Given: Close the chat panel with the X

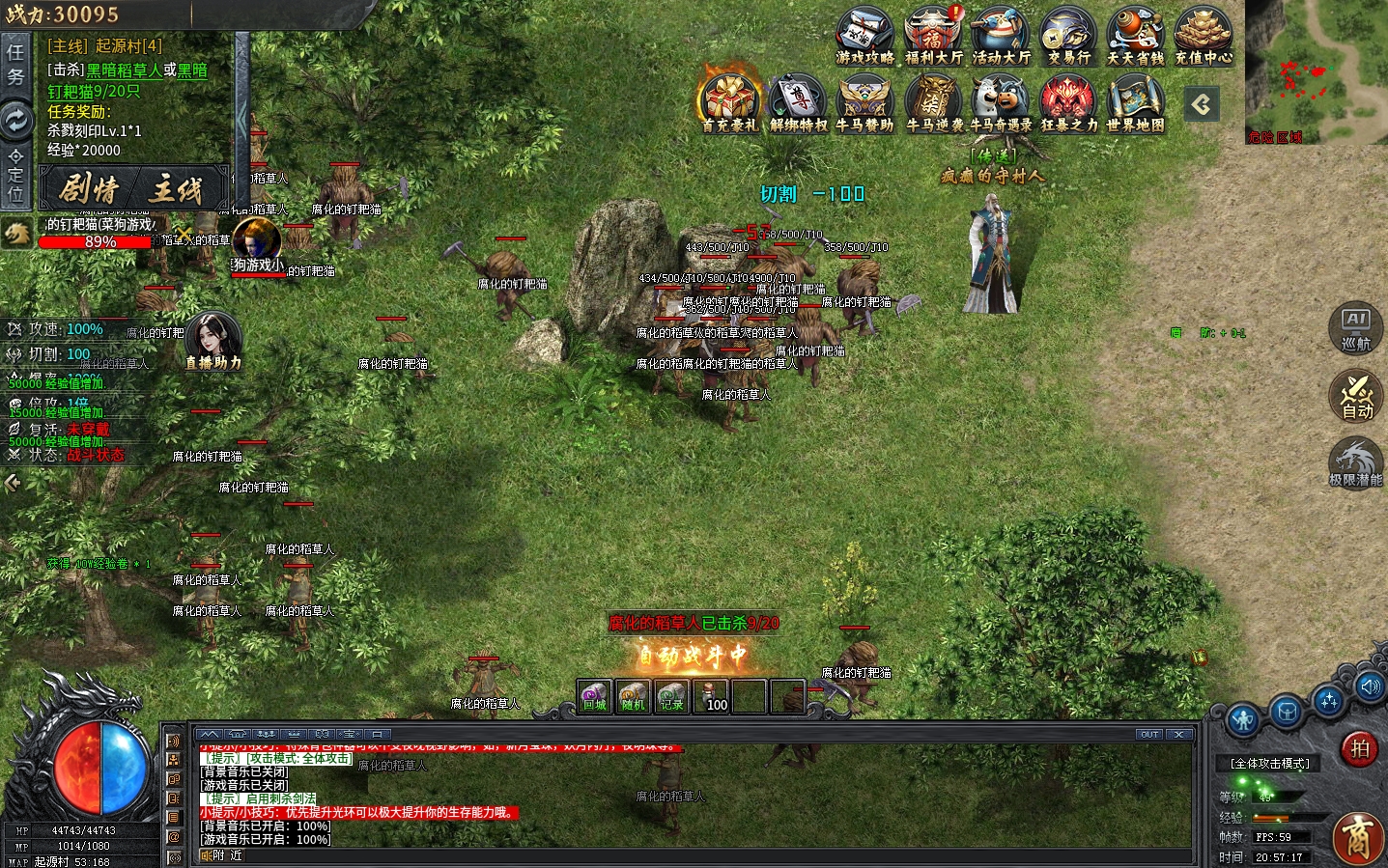Looking at the screenshot, I should click(1180, 734).
